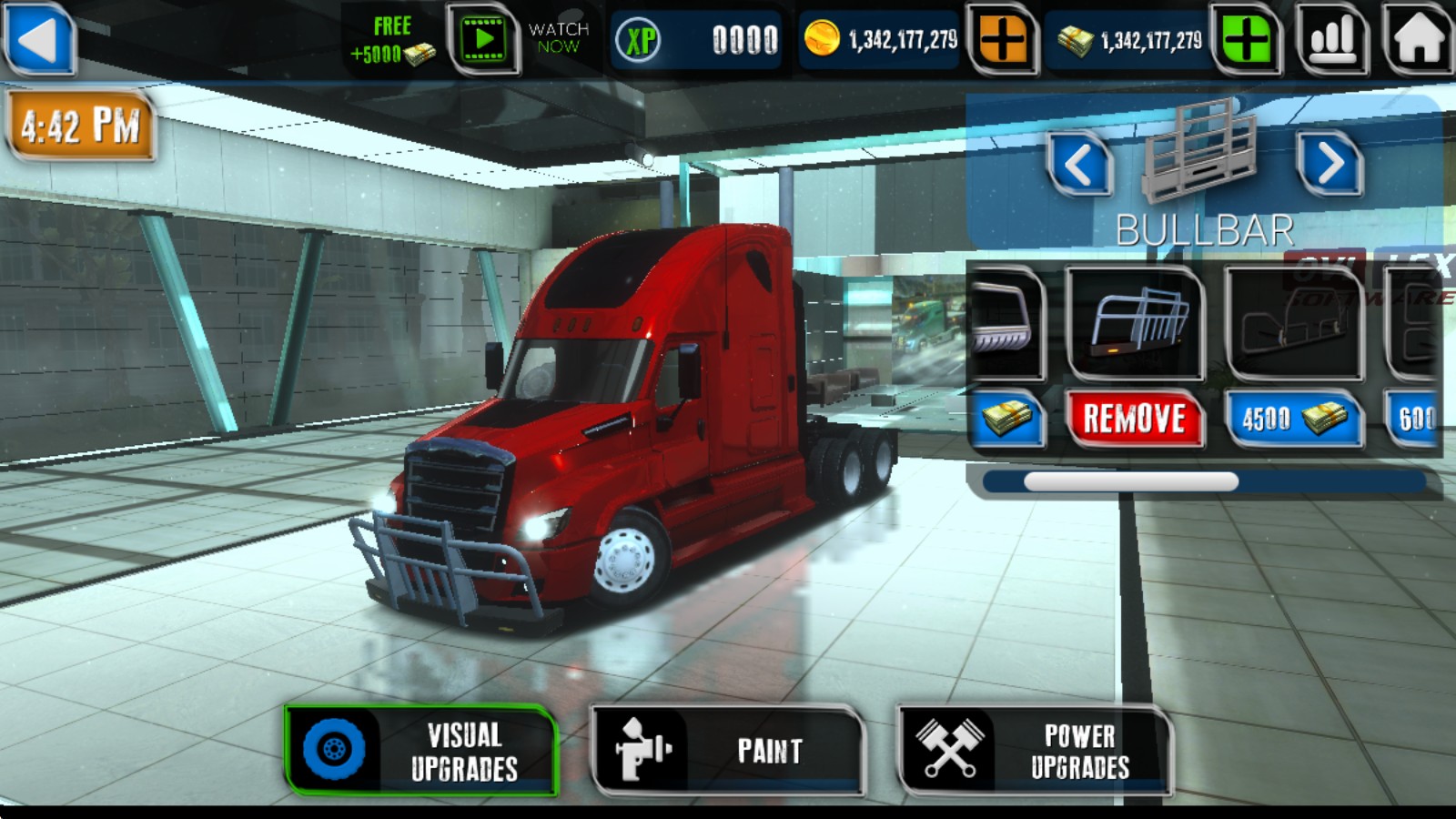The height and width of the screenshot is (819, 1456).
Task: Open the Paint section
Action: coord(727,751)
